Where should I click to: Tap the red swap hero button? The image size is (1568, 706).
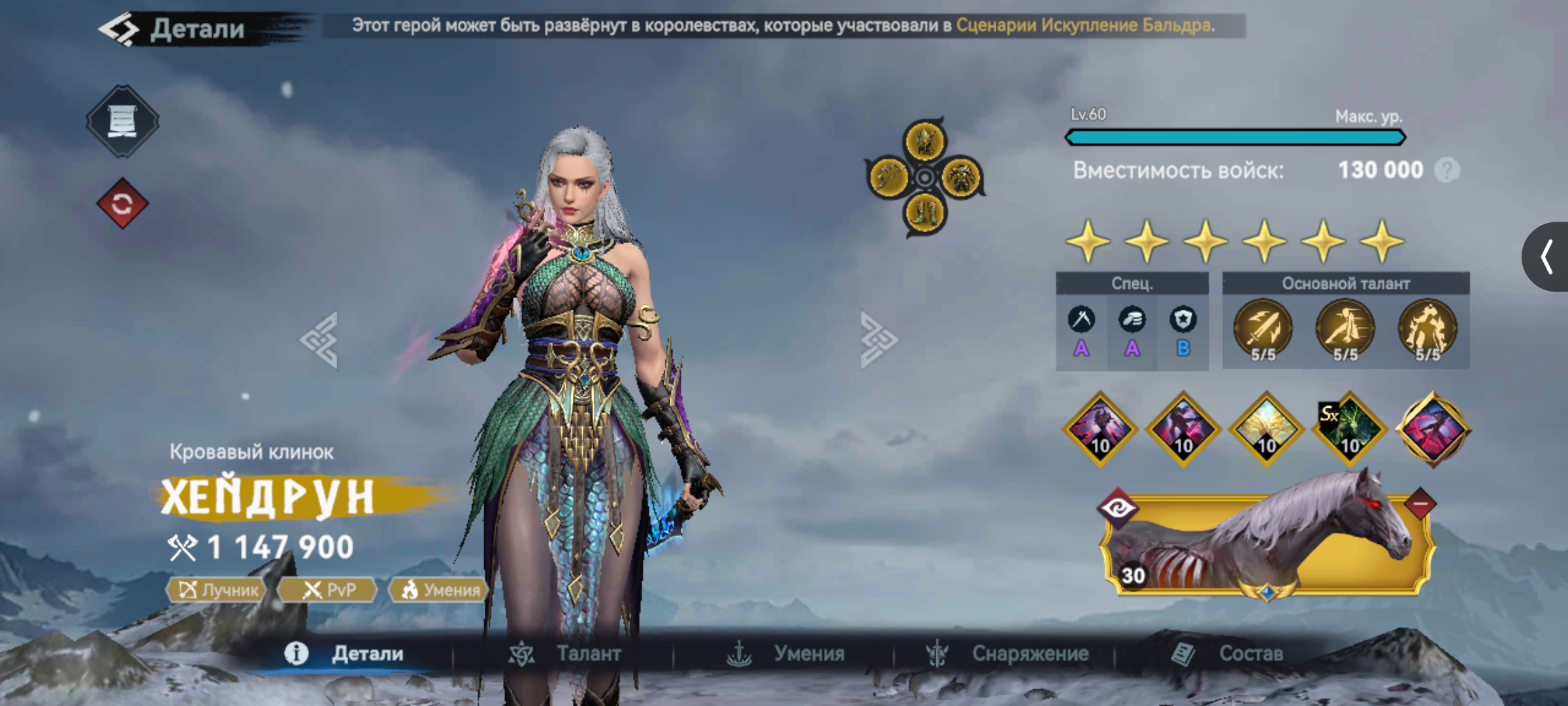(x=122, y=204)
